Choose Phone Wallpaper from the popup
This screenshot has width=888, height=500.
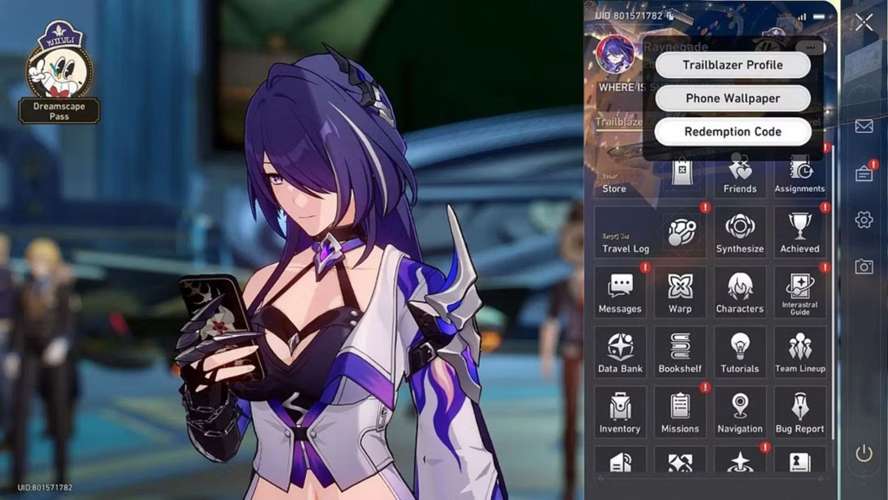coord(732,98)
